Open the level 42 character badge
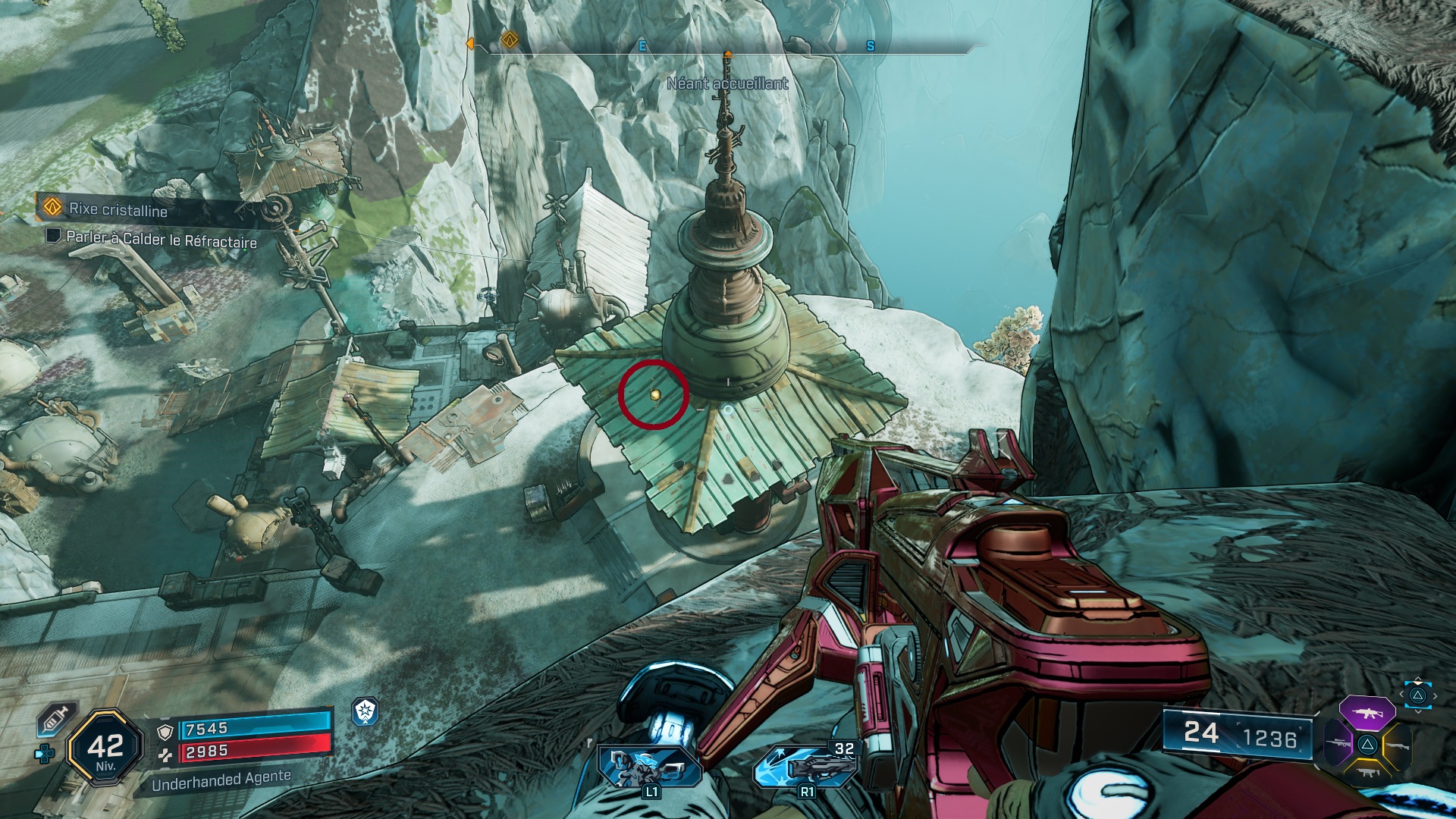This screenshot has width=1456, height=819. coord(105,748)
